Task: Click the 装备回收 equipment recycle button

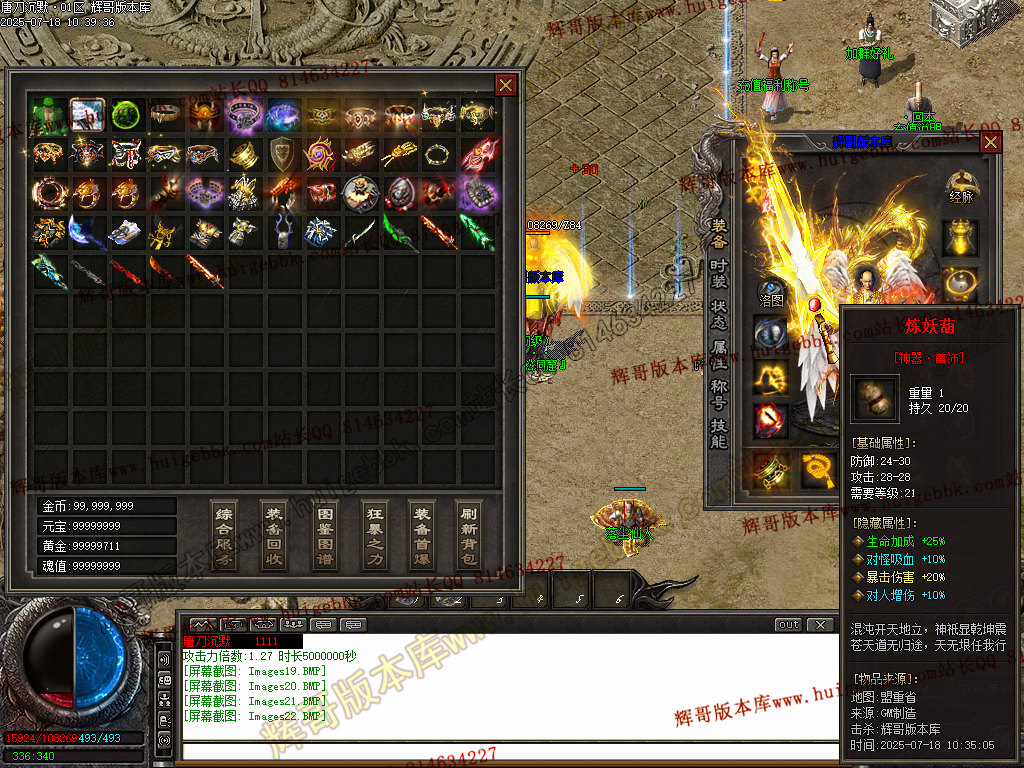Action: (274, 535)
